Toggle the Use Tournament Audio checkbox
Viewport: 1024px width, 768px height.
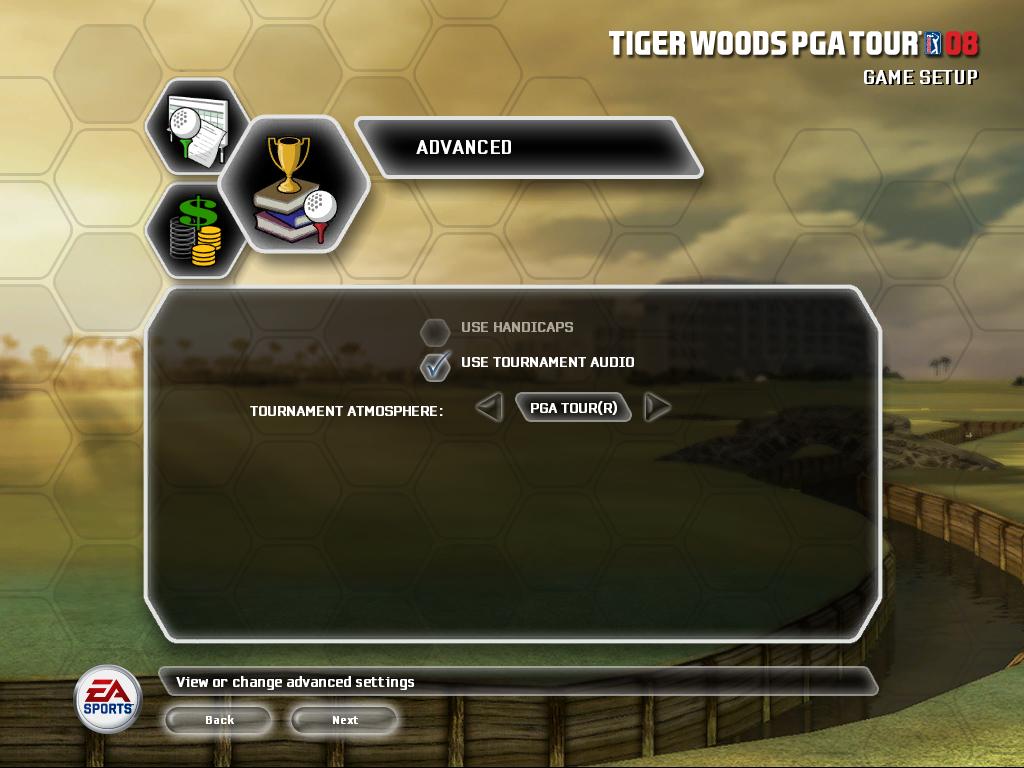[x=435, y=364]
